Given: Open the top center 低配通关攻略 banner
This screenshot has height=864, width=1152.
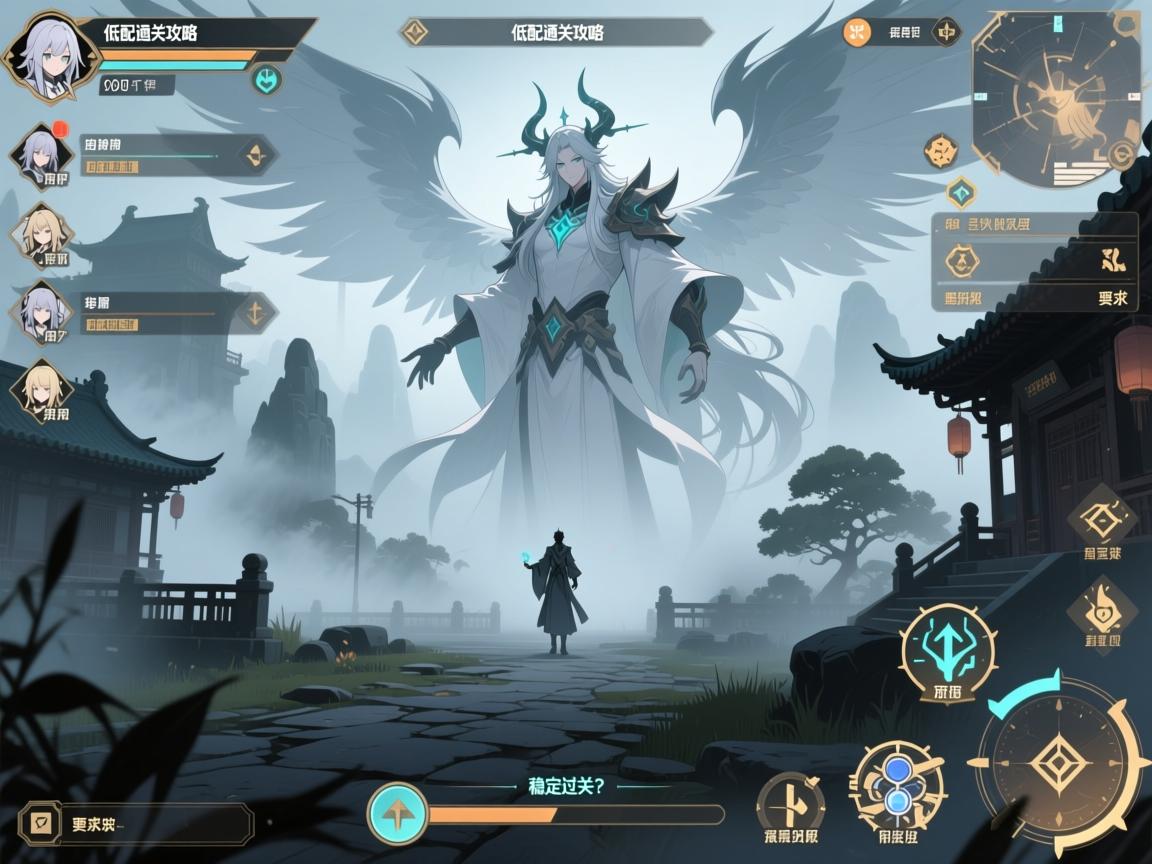Looking at the screenshot, I should click(x=556, y=32).
